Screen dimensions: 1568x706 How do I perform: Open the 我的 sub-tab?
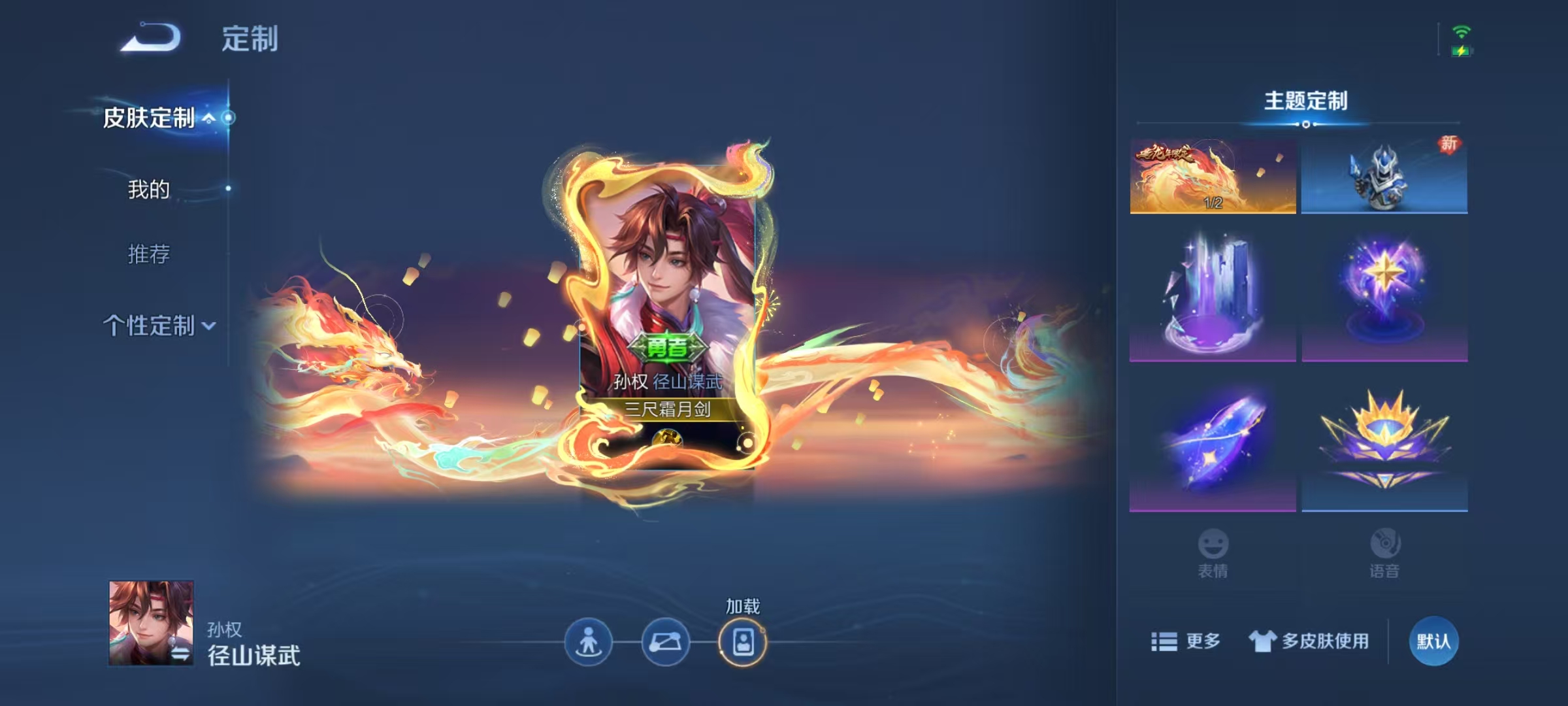[149, 190]
